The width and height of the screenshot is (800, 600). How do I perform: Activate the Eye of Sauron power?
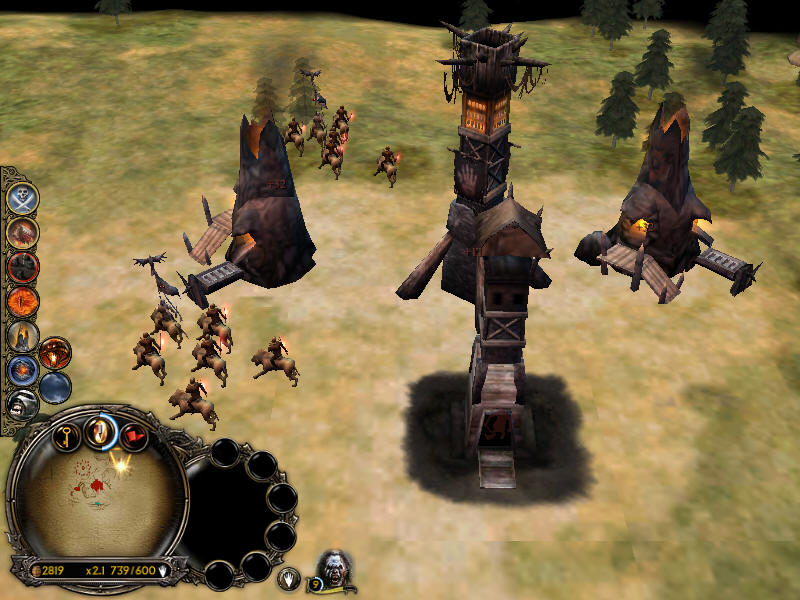pos(22,301)
